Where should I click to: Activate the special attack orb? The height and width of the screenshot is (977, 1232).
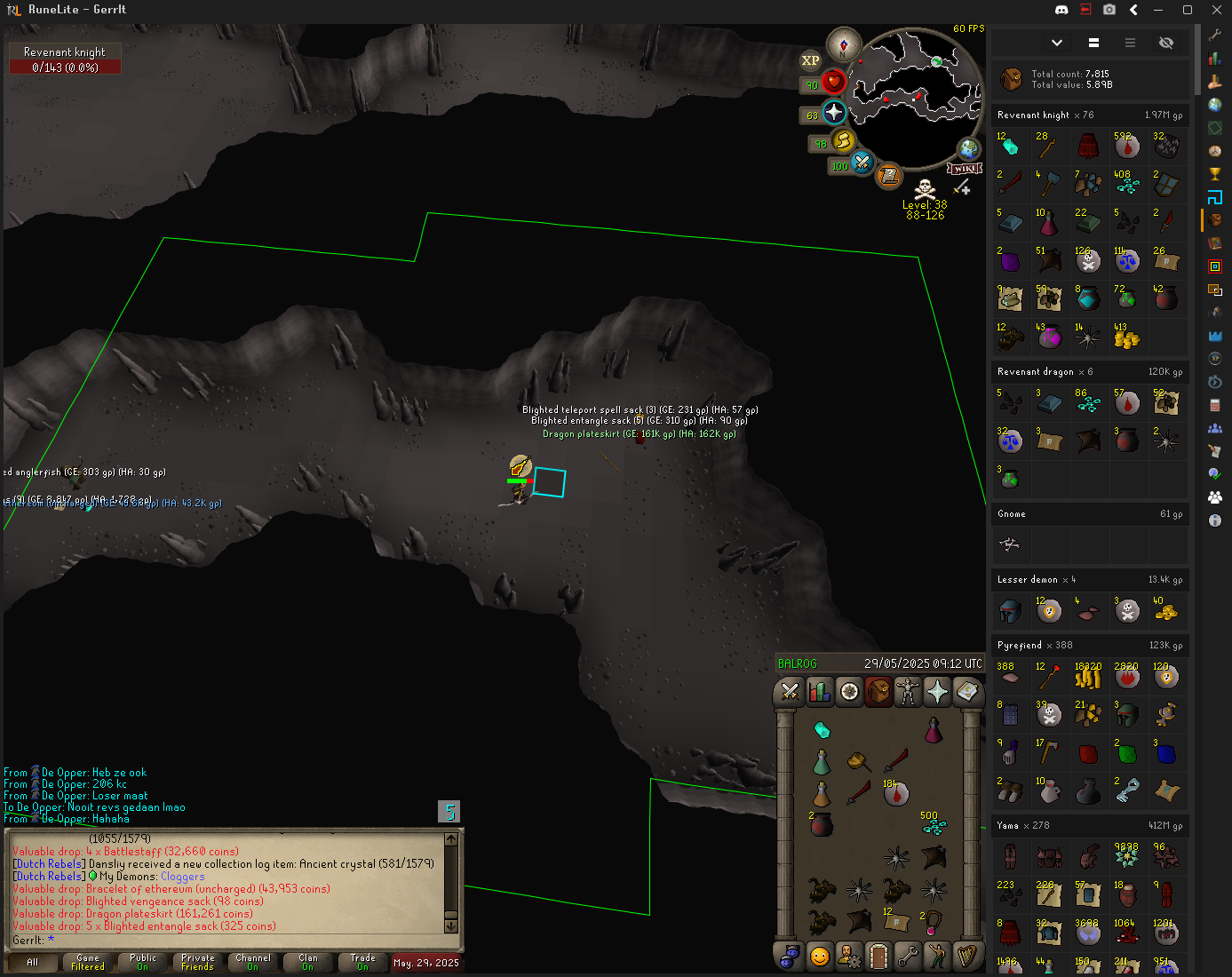coord(862,163)
